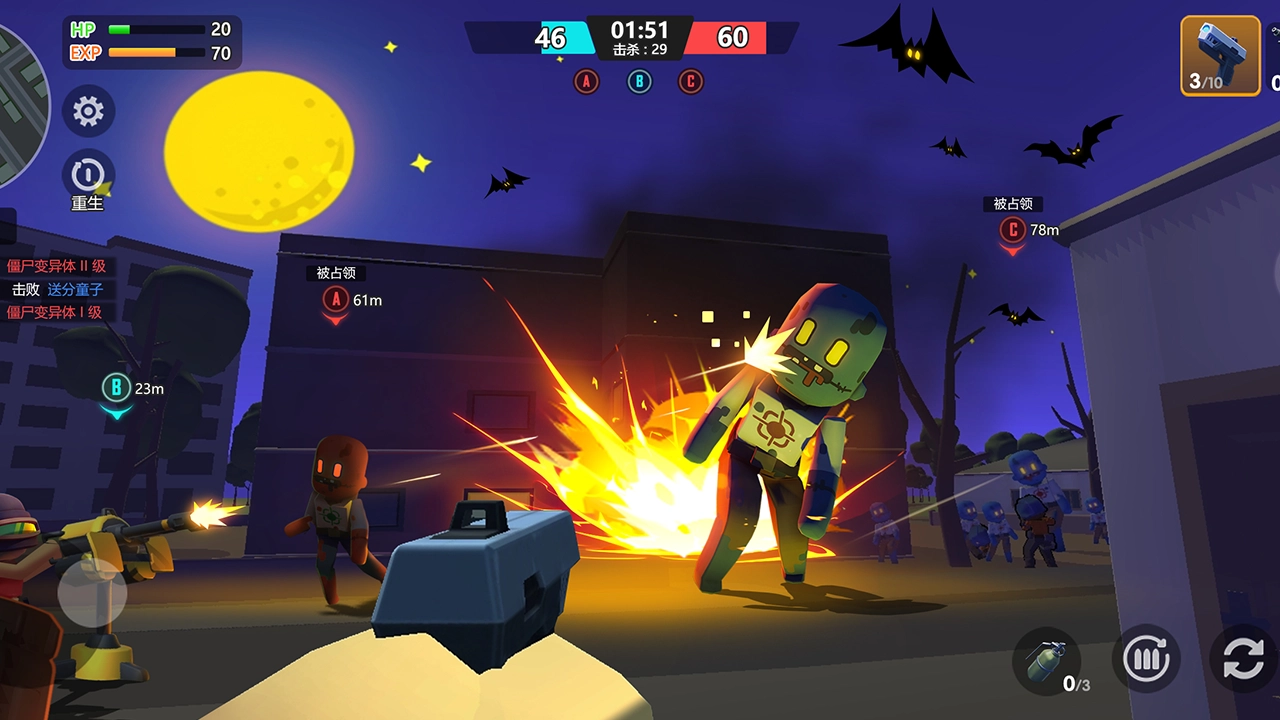Open the gear settings menu

[x=88, y=111]
